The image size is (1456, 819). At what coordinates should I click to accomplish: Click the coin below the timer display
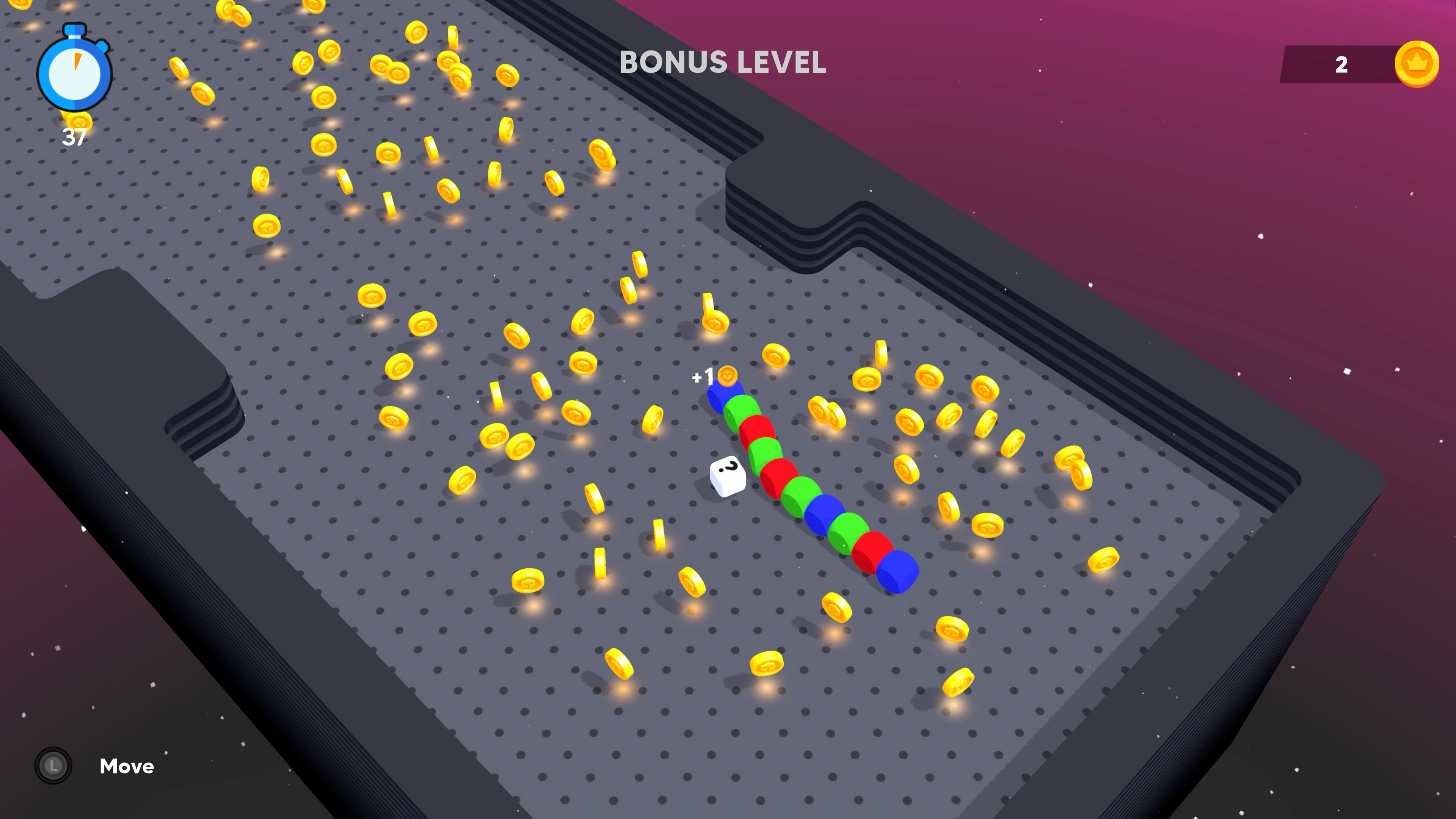click(x=79, y=123)
